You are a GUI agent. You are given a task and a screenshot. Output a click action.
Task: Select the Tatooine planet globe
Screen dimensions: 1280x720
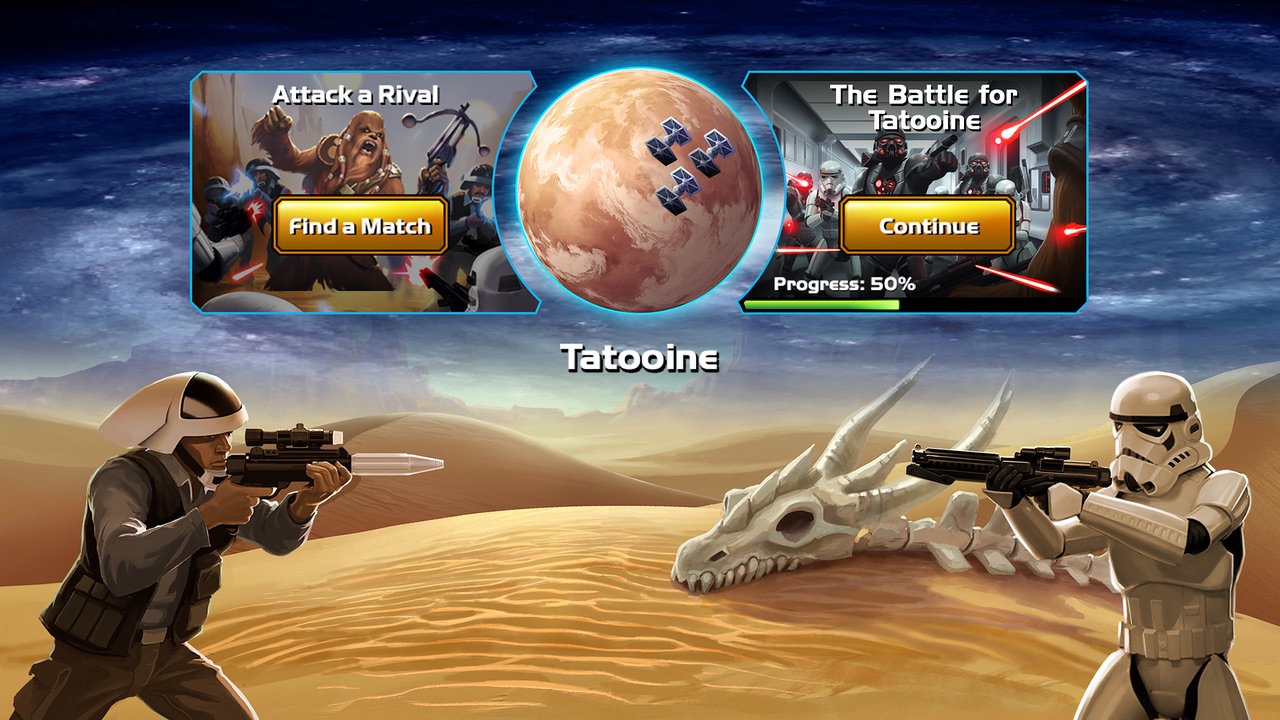(x=638, y=192)
